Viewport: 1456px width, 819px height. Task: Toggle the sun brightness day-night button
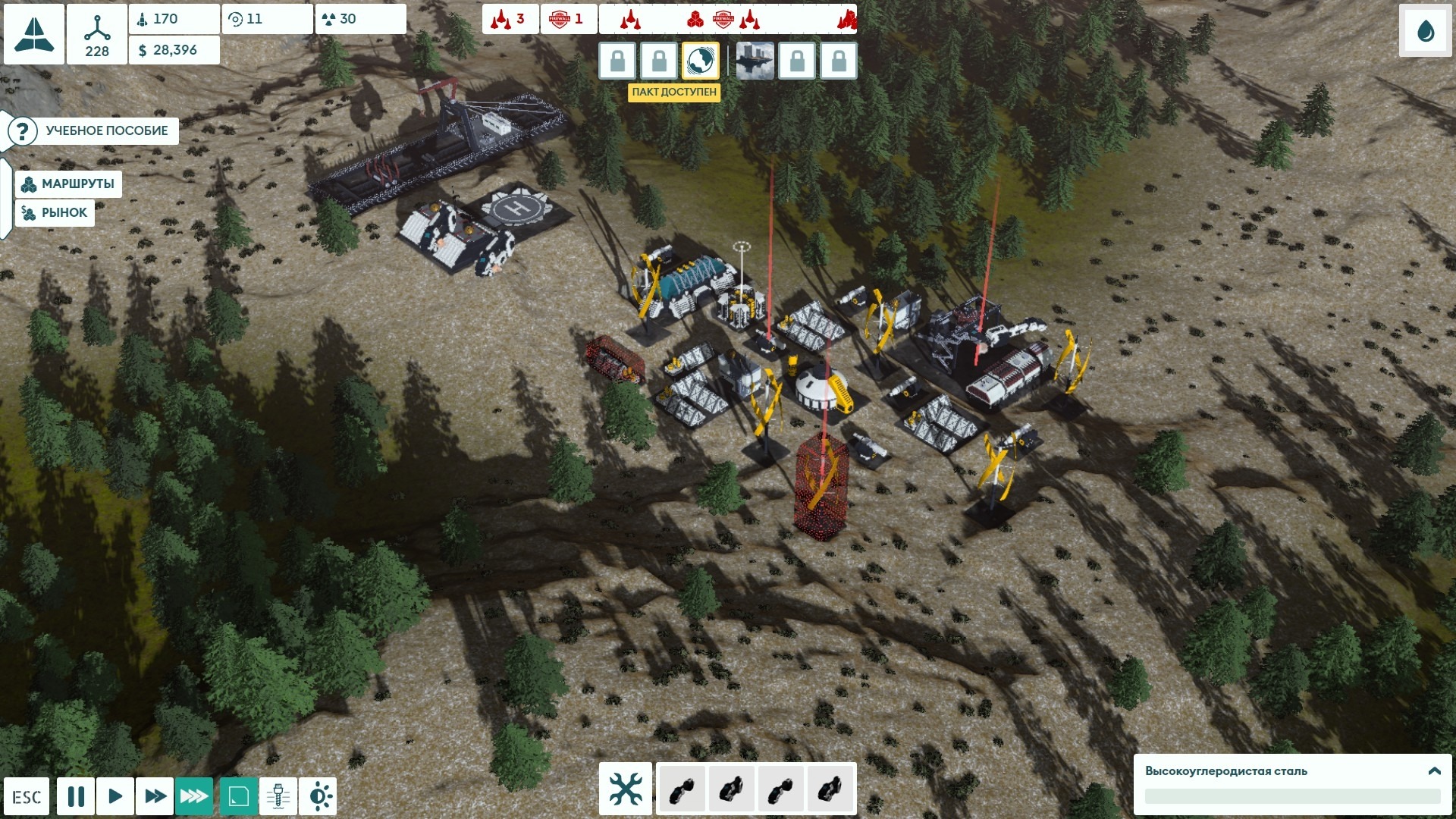click(x=318, y=797)
